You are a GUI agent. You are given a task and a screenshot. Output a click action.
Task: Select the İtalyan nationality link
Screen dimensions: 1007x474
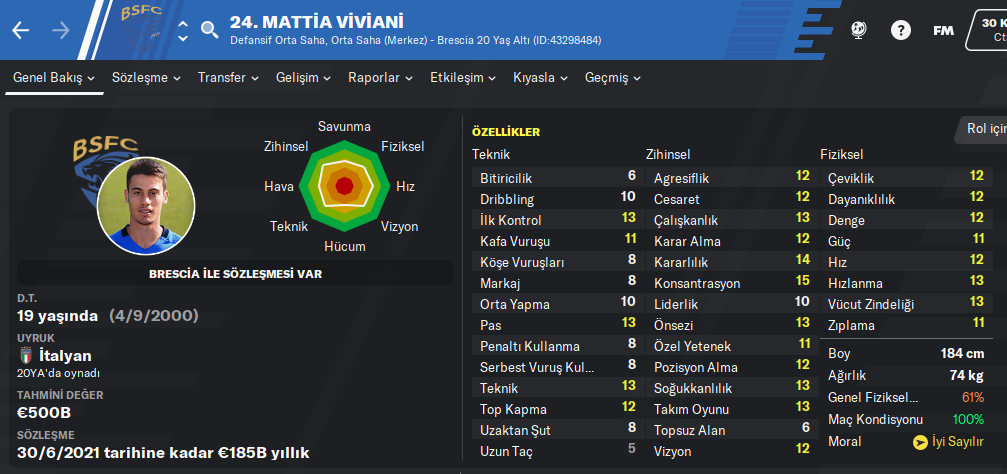point(64,355)
